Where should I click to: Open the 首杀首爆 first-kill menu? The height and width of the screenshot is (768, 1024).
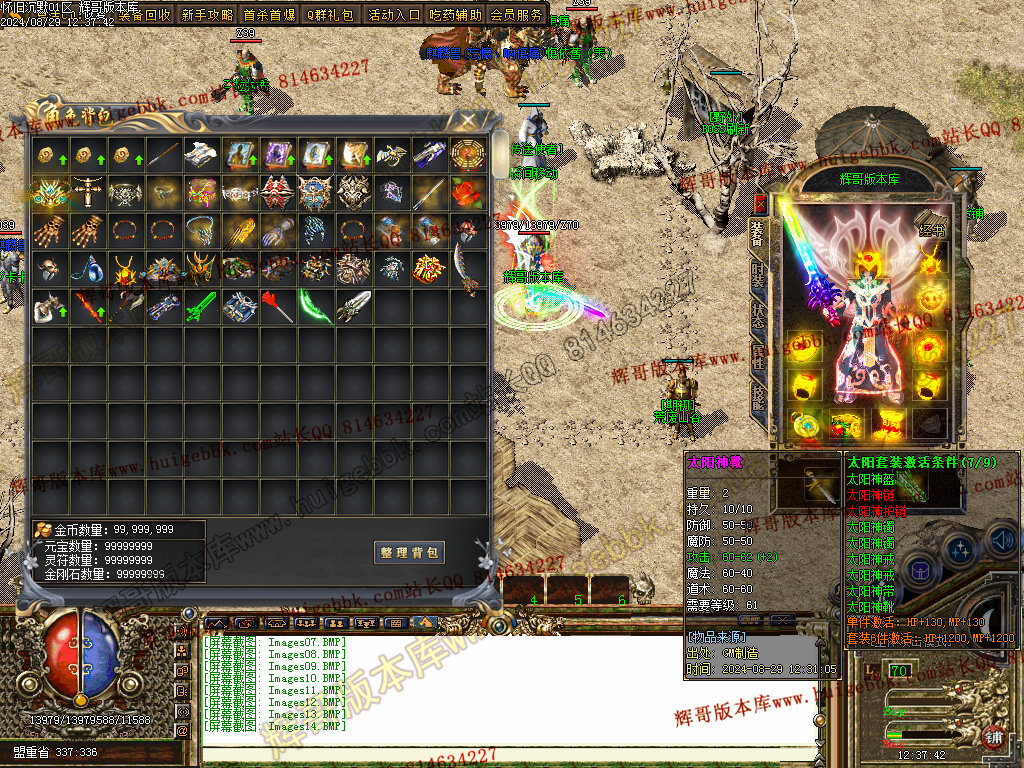pyautogui.click(x=270, y=15)
